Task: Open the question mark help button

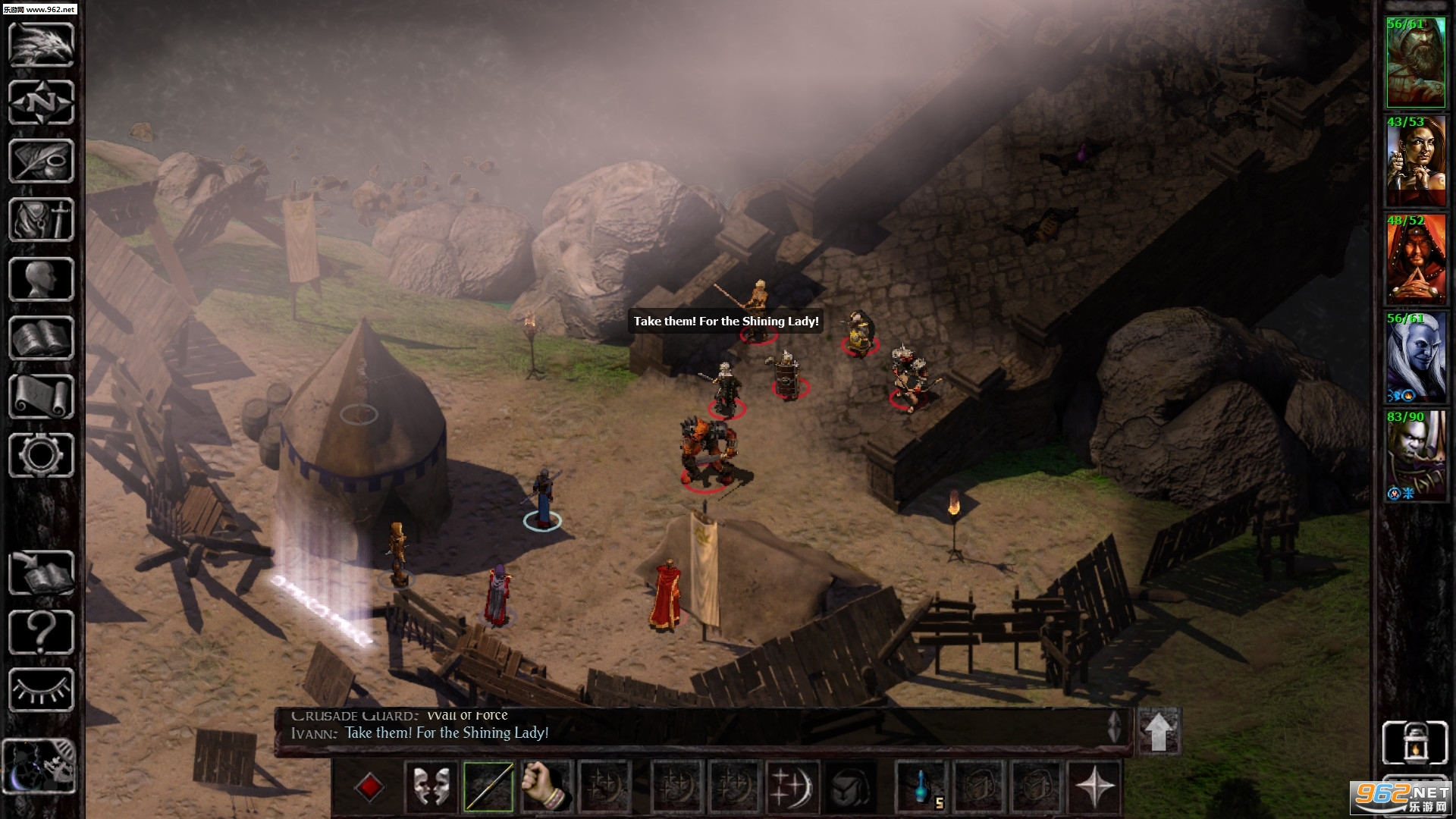Action: pos(41,632)
